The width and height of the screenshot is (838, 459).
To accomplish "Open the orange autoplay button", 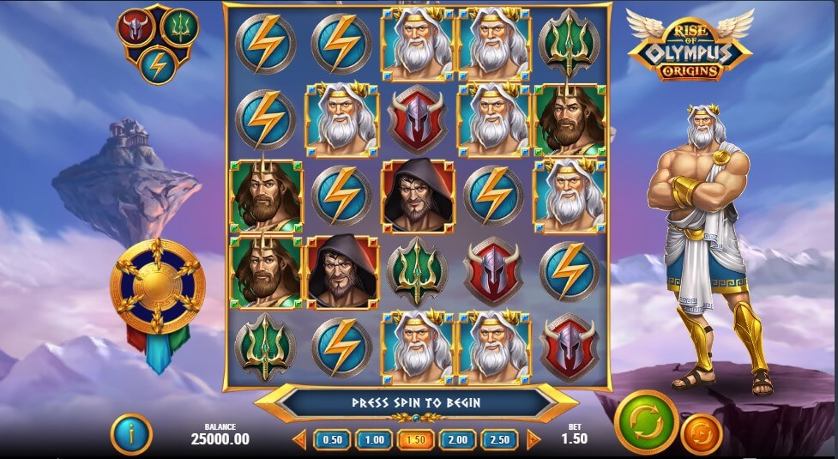I will (701, 434).
